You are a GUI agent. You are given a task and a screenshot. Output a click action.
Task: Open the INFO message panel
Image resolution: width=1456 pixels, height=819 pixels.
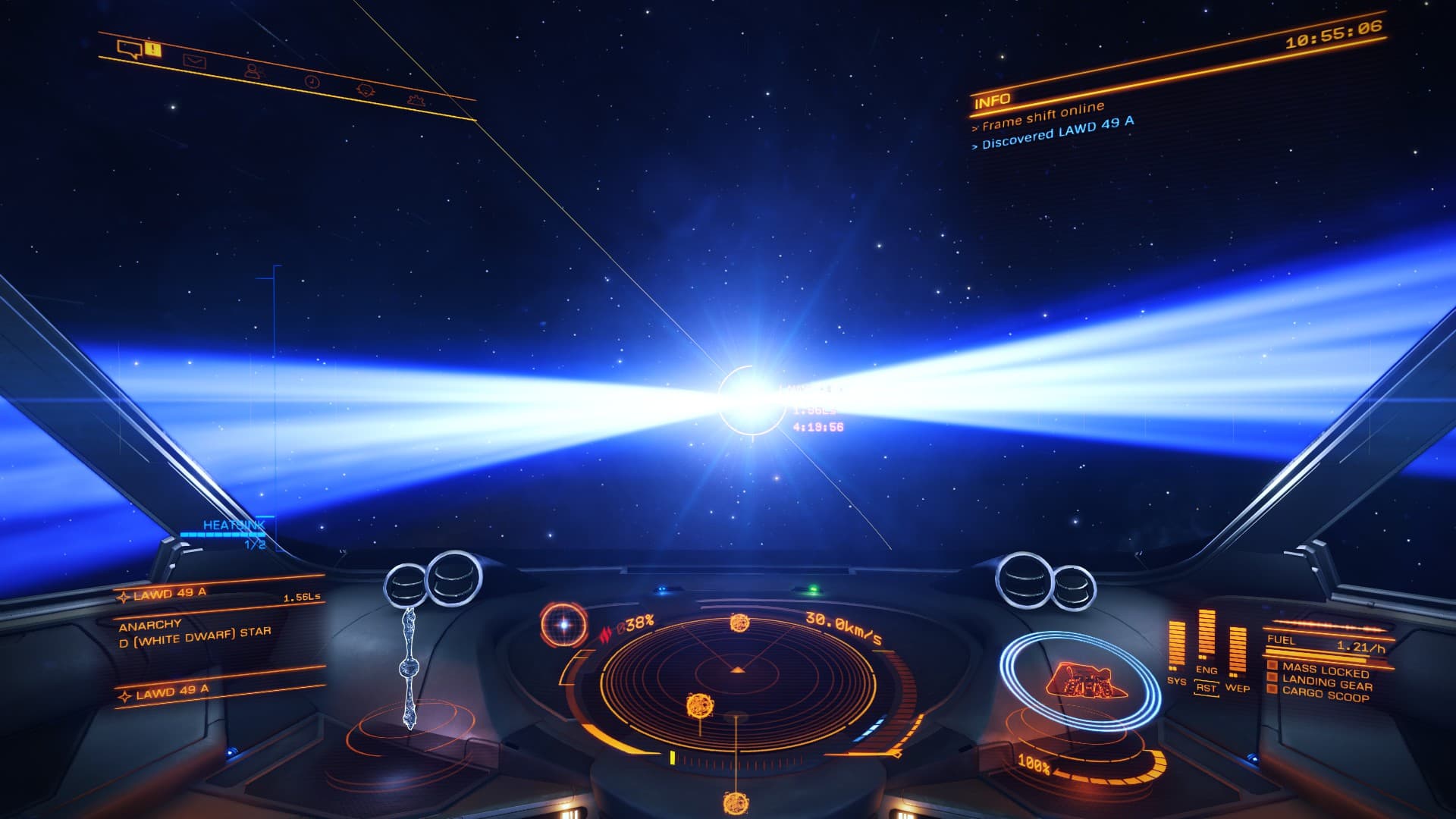point(992,100)
